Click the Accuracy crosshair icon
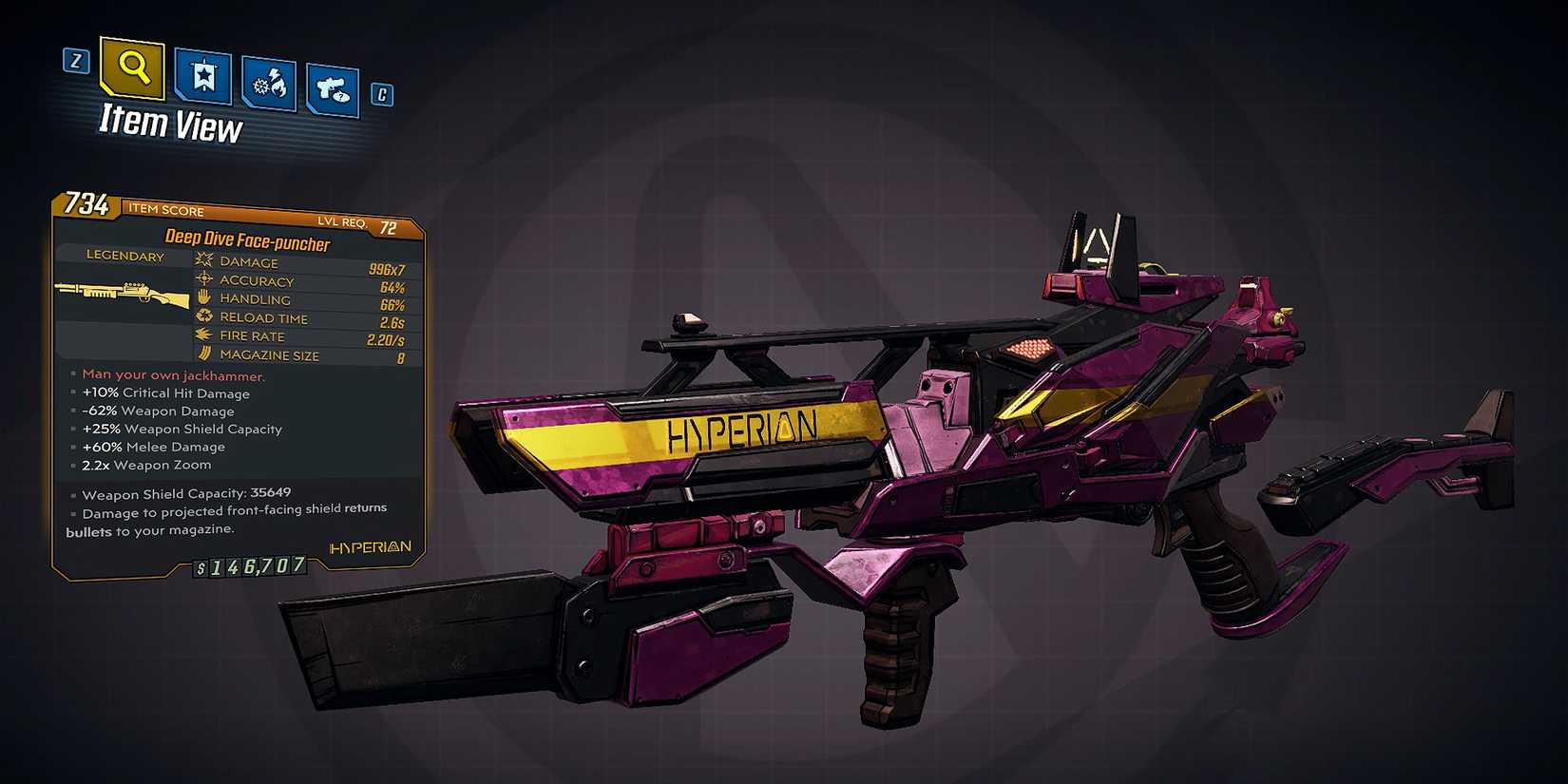The width and height of the screenshot is (1568, 784). coord(202,279)
